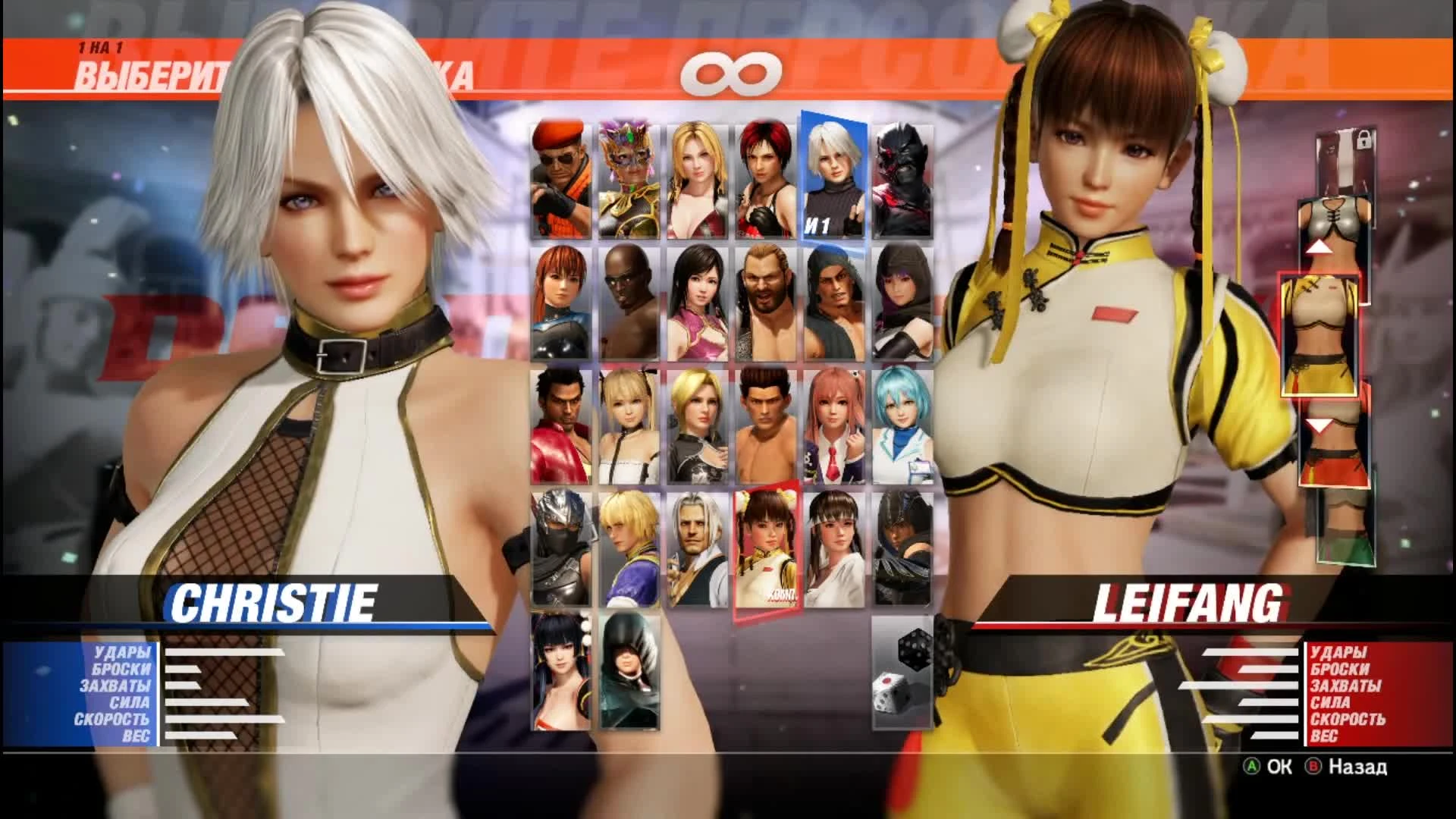Select Marie Rose's portrait in the grid
The image size is (1456, 819).
[x=629, y=425]
